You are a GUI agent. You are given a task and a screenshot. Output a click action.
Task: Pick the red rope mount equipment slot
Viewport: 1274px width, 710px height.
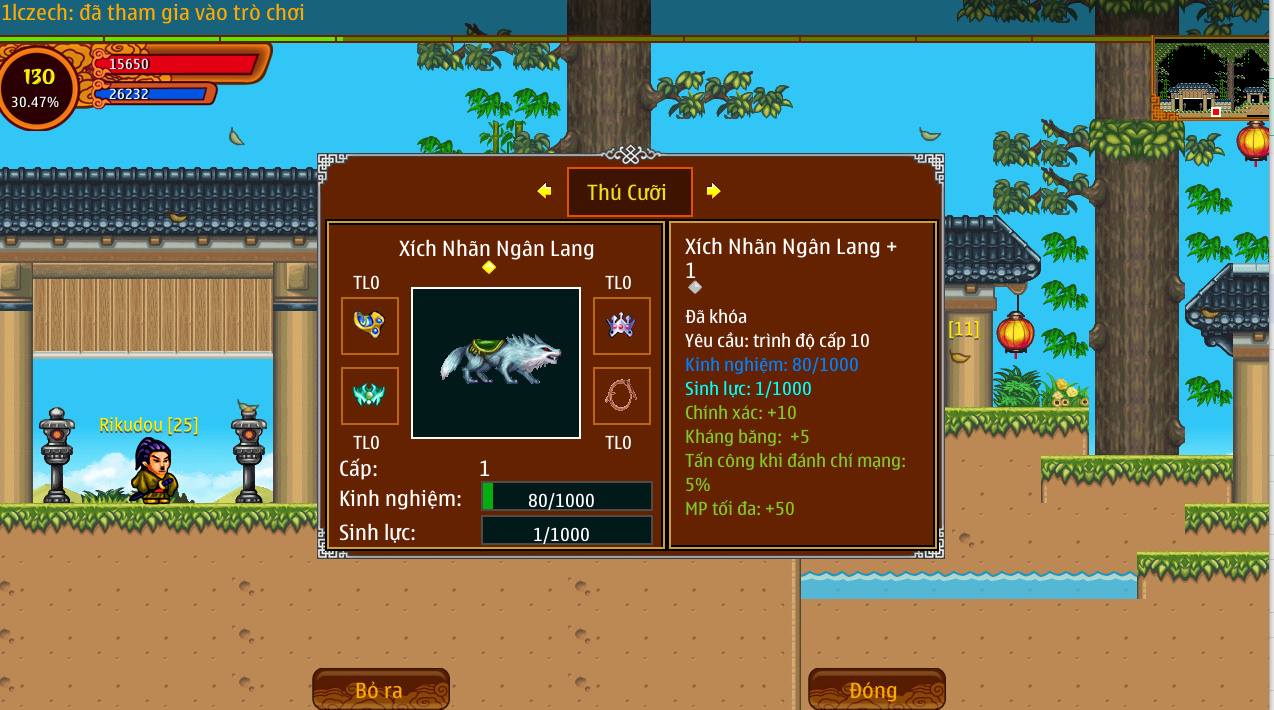[621, 396]
